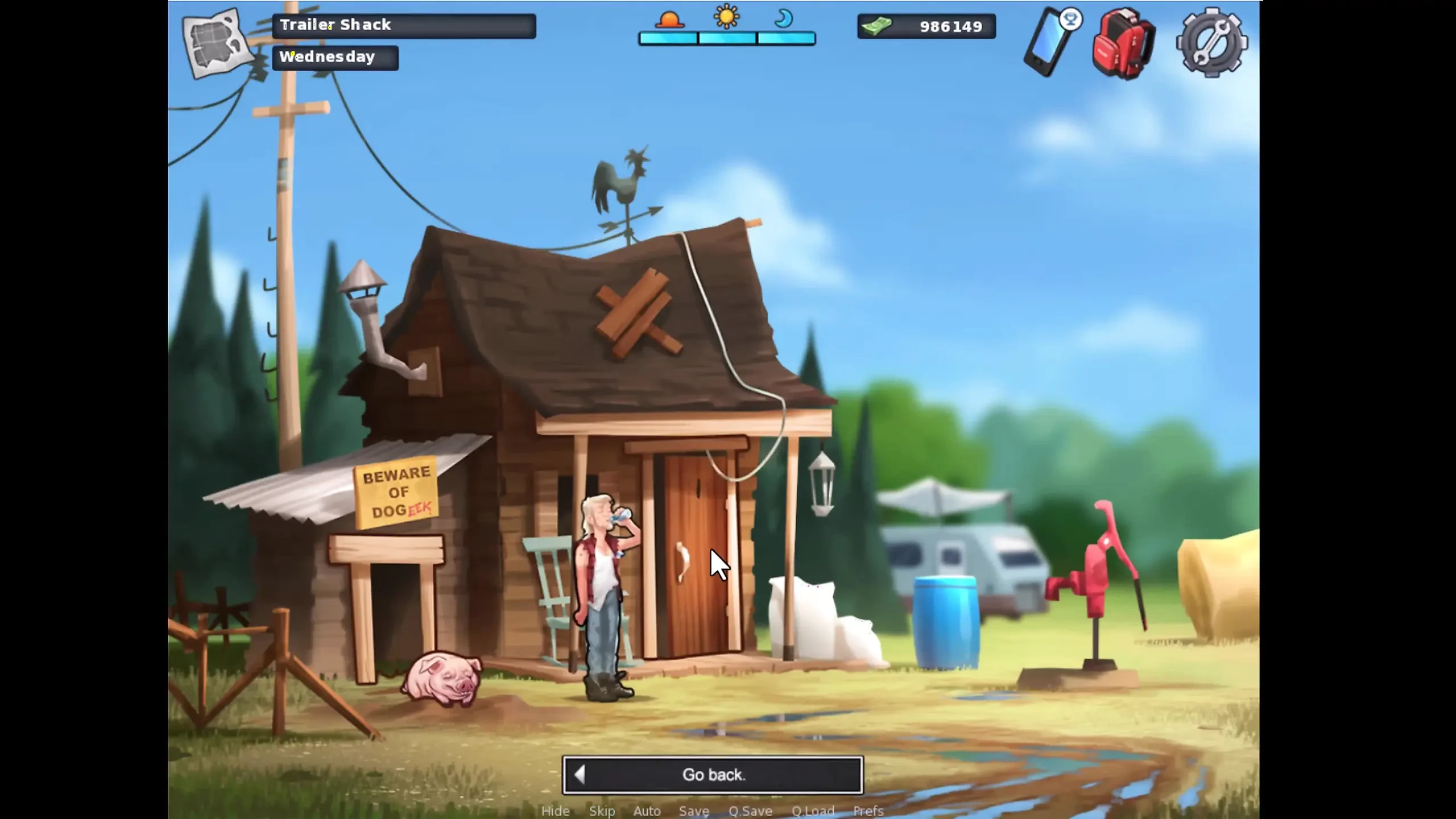Open the smartphone menu
Screen dimensions: 1456x819
[x=1050, y=43]
